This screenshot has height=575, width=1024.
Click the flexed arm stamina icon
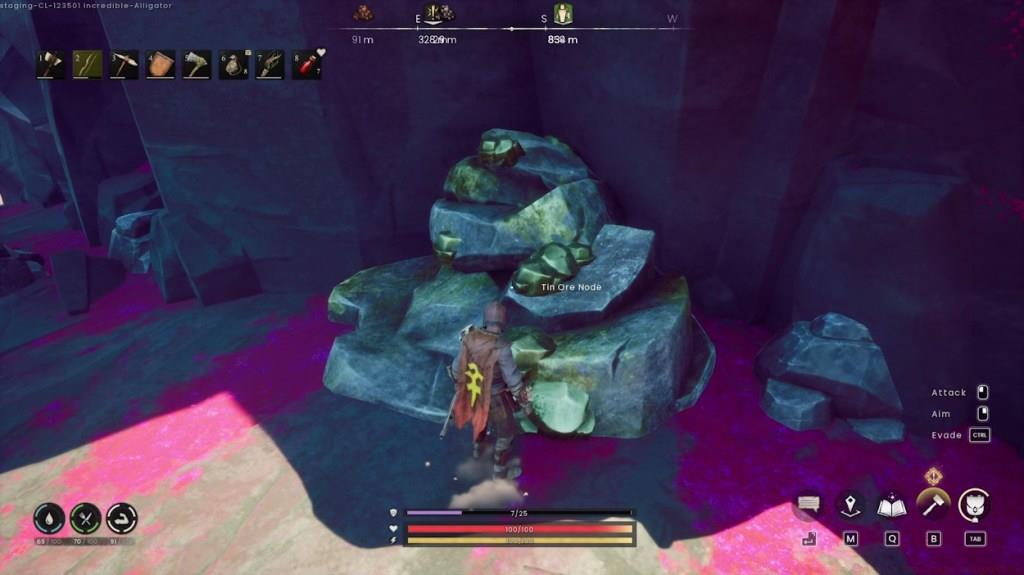(122, 518)
